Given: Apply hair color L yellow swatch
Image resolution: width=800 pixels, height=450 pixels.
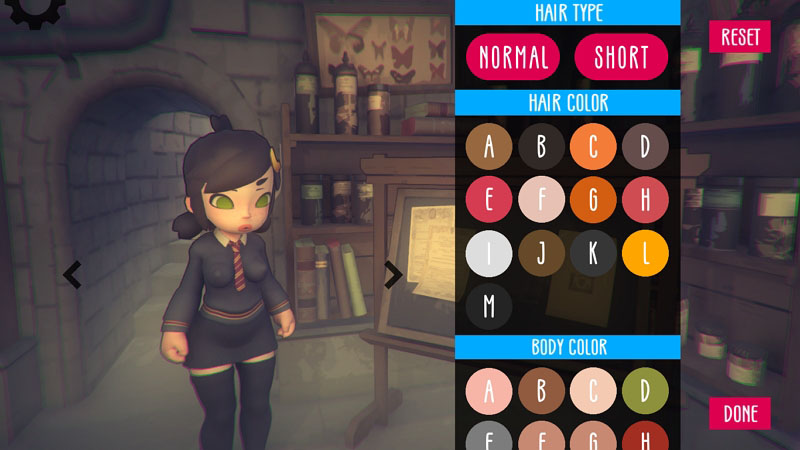Looking at the screenshot, I should [645, 253].
